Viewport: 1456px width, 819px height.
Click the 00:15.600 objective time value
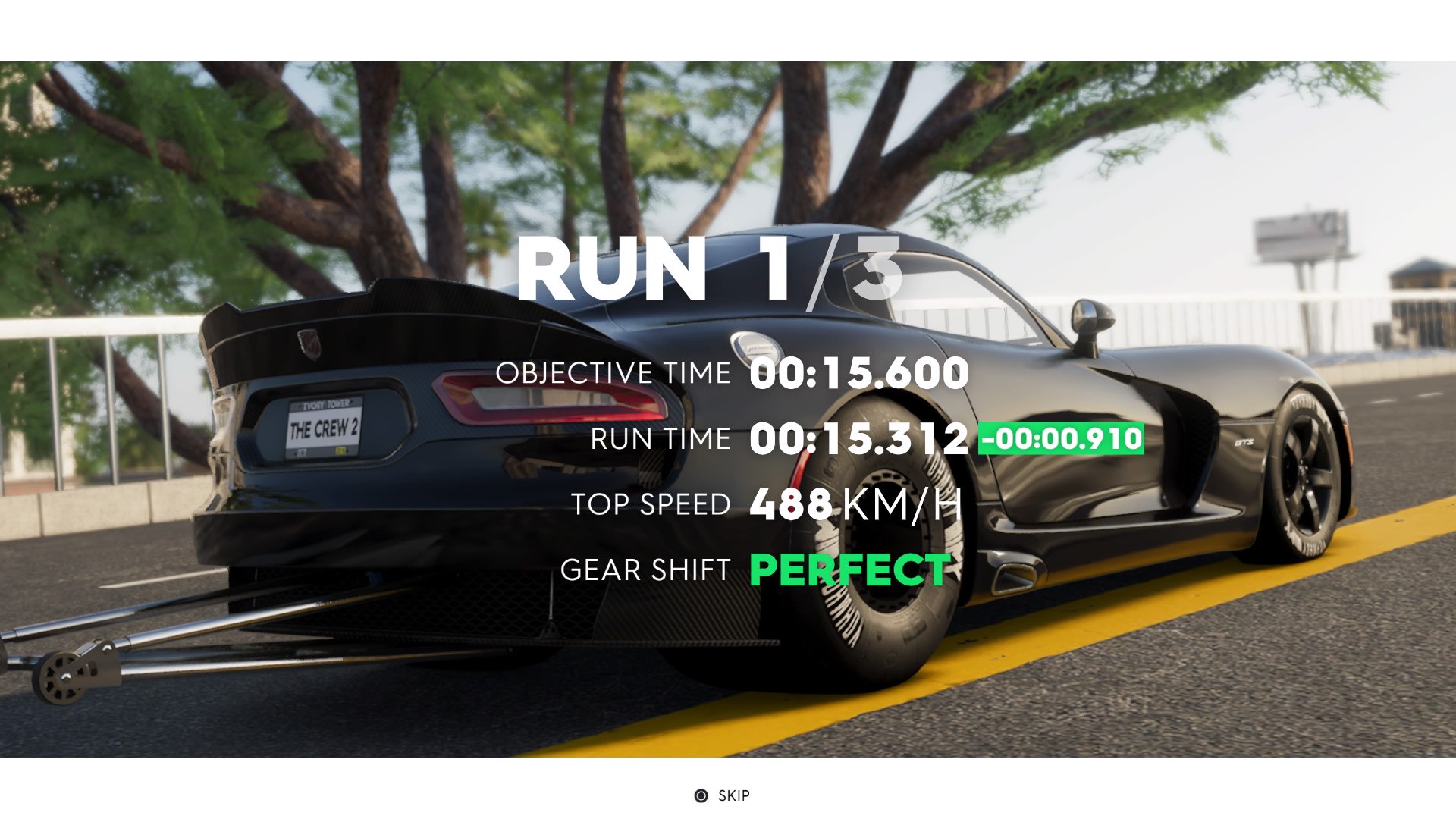coord(855,372)
